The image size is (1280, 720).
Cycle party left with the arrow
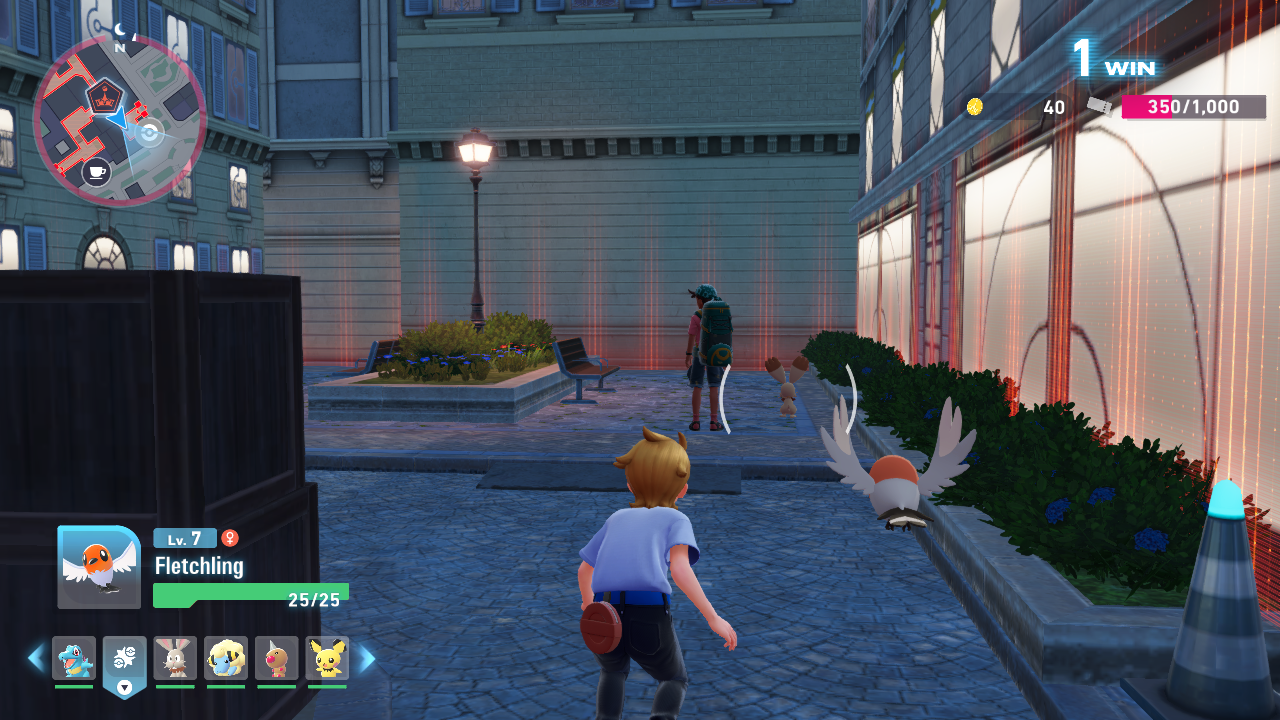(x=36, y=658)
